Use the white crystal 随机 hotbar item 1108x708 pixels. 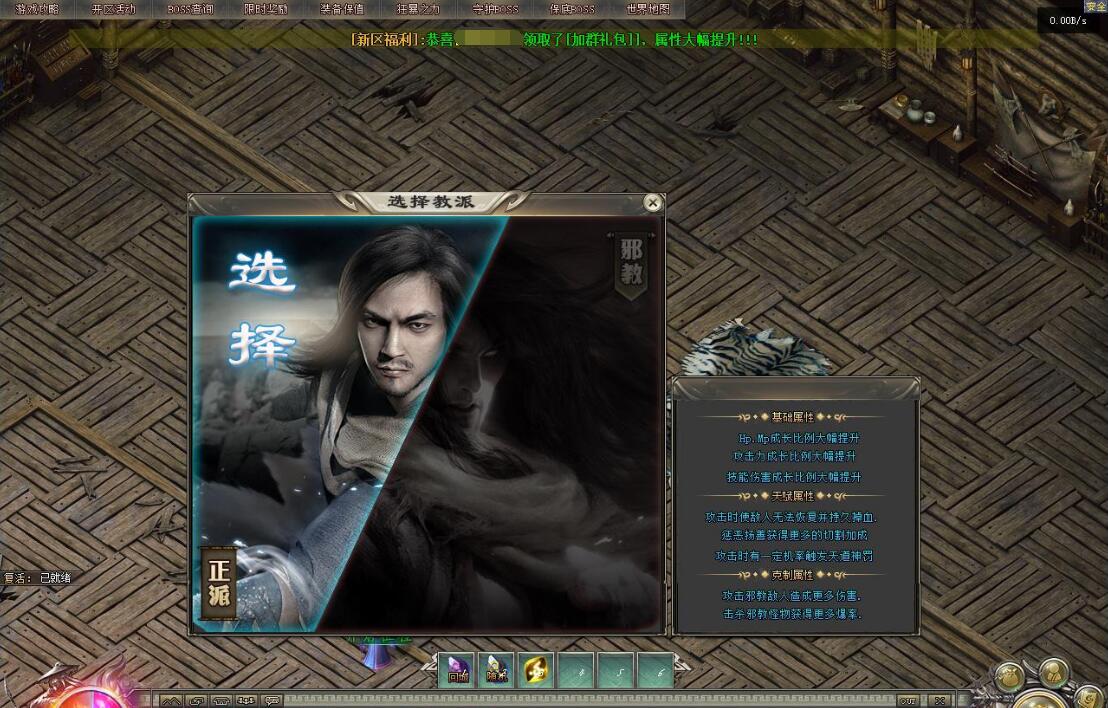click(496, 670)
